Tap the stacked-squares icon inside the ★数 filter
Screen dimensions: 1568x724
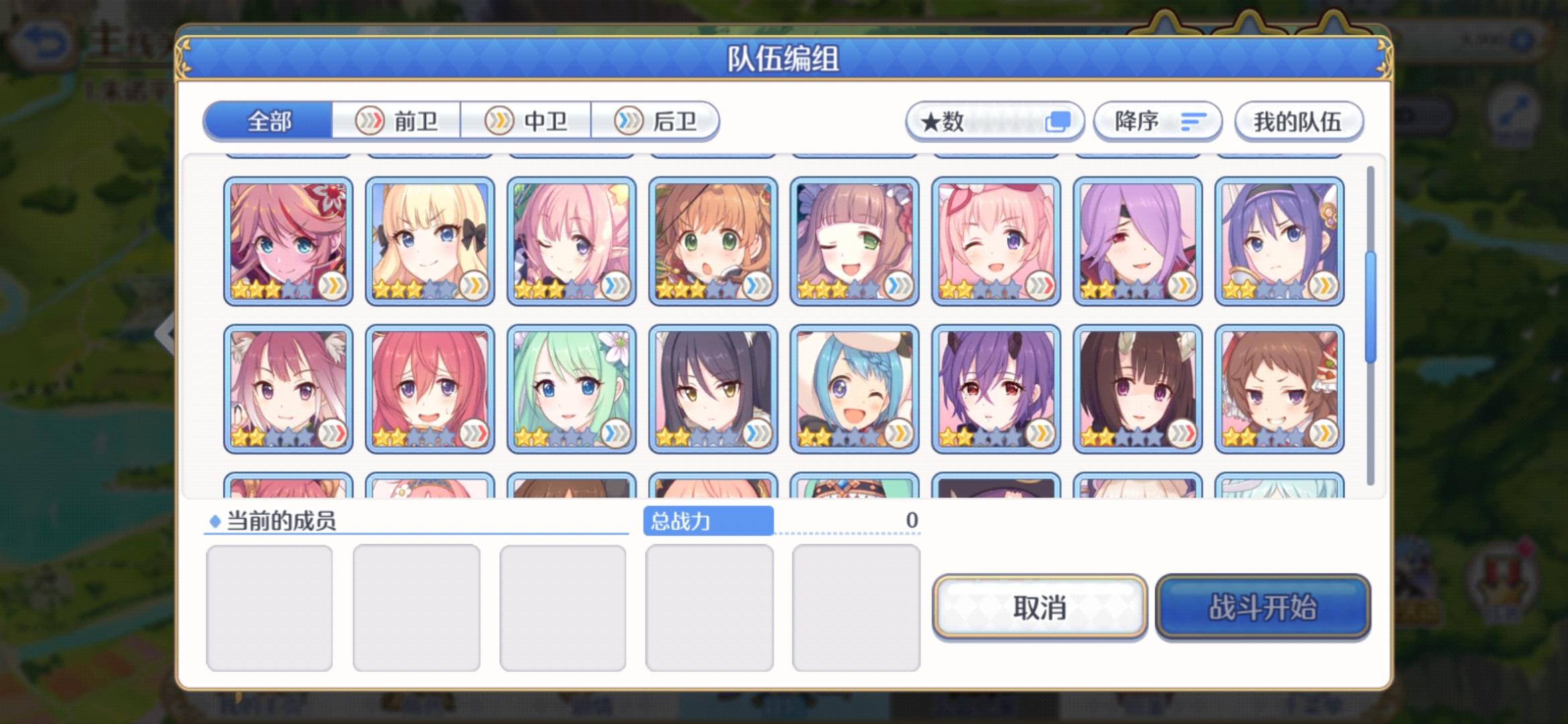(x=1056, y=121)
